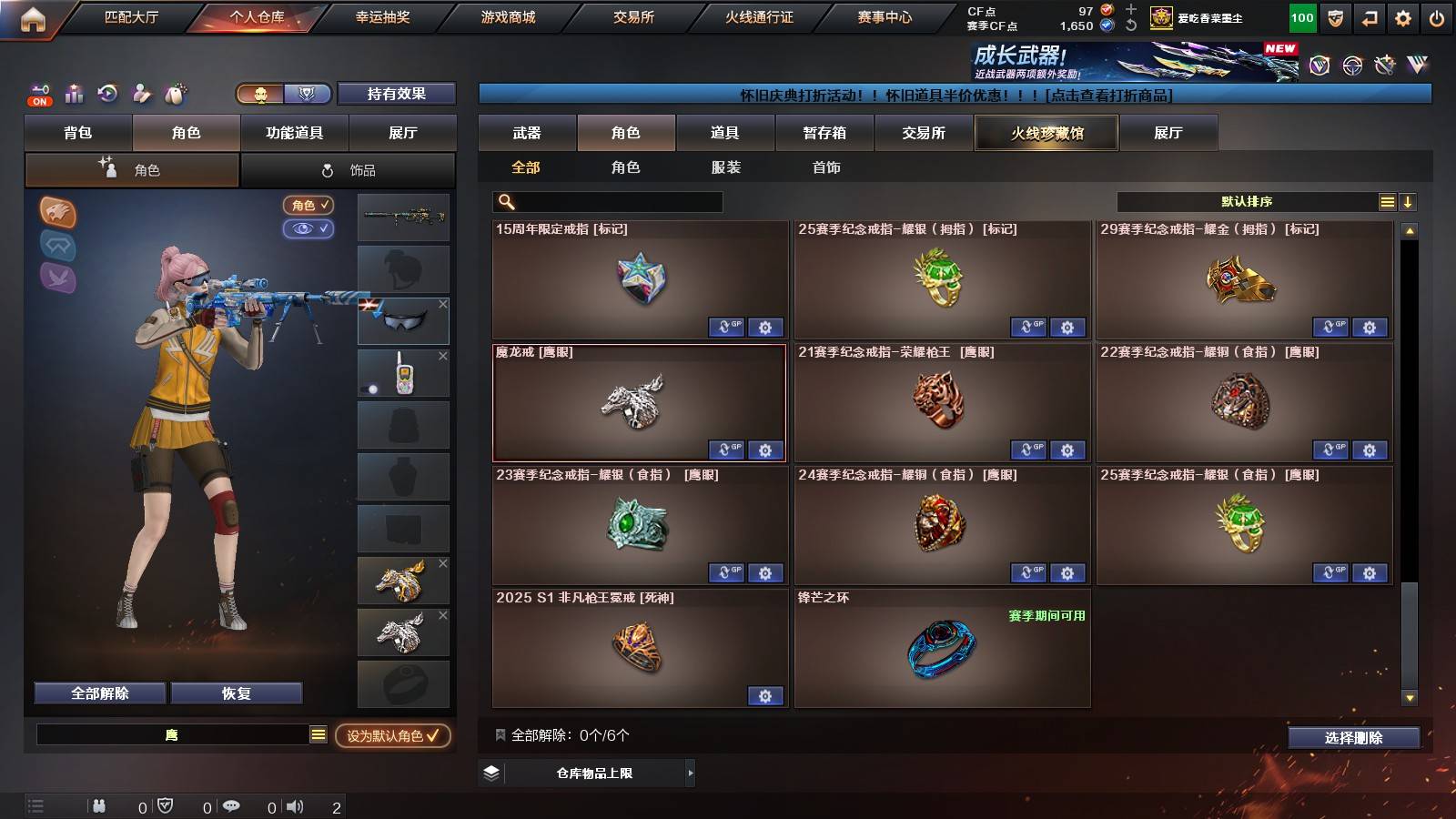The height and width of the screenshot is (819, 1456).
Task: Click the speaker volume icon in bottom status bar
Action: (293, 805)
